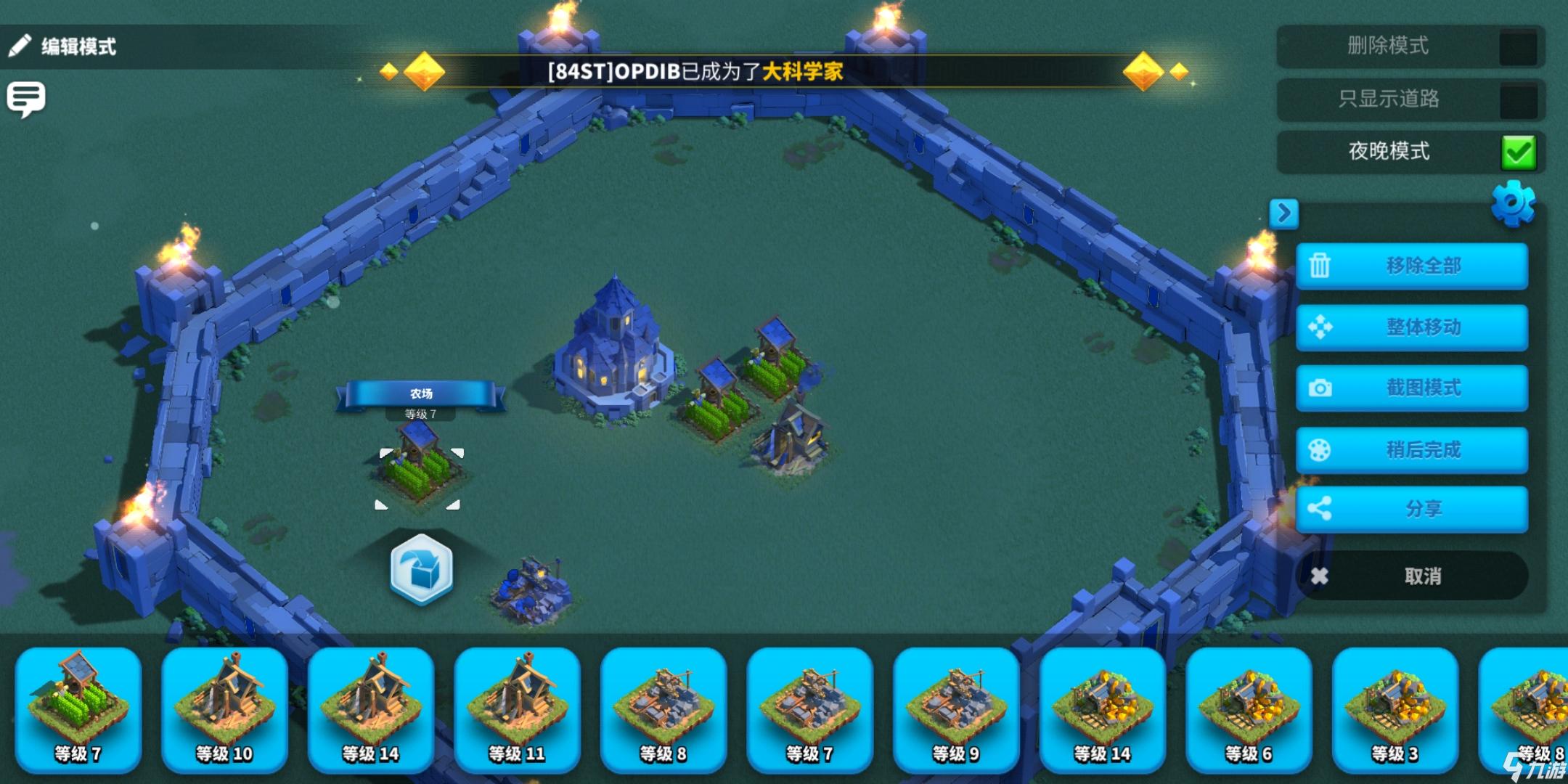This screenshot has width=1568, height=784.
Task: Collapse the side panel with arrow button
Action: (1283, 213)
